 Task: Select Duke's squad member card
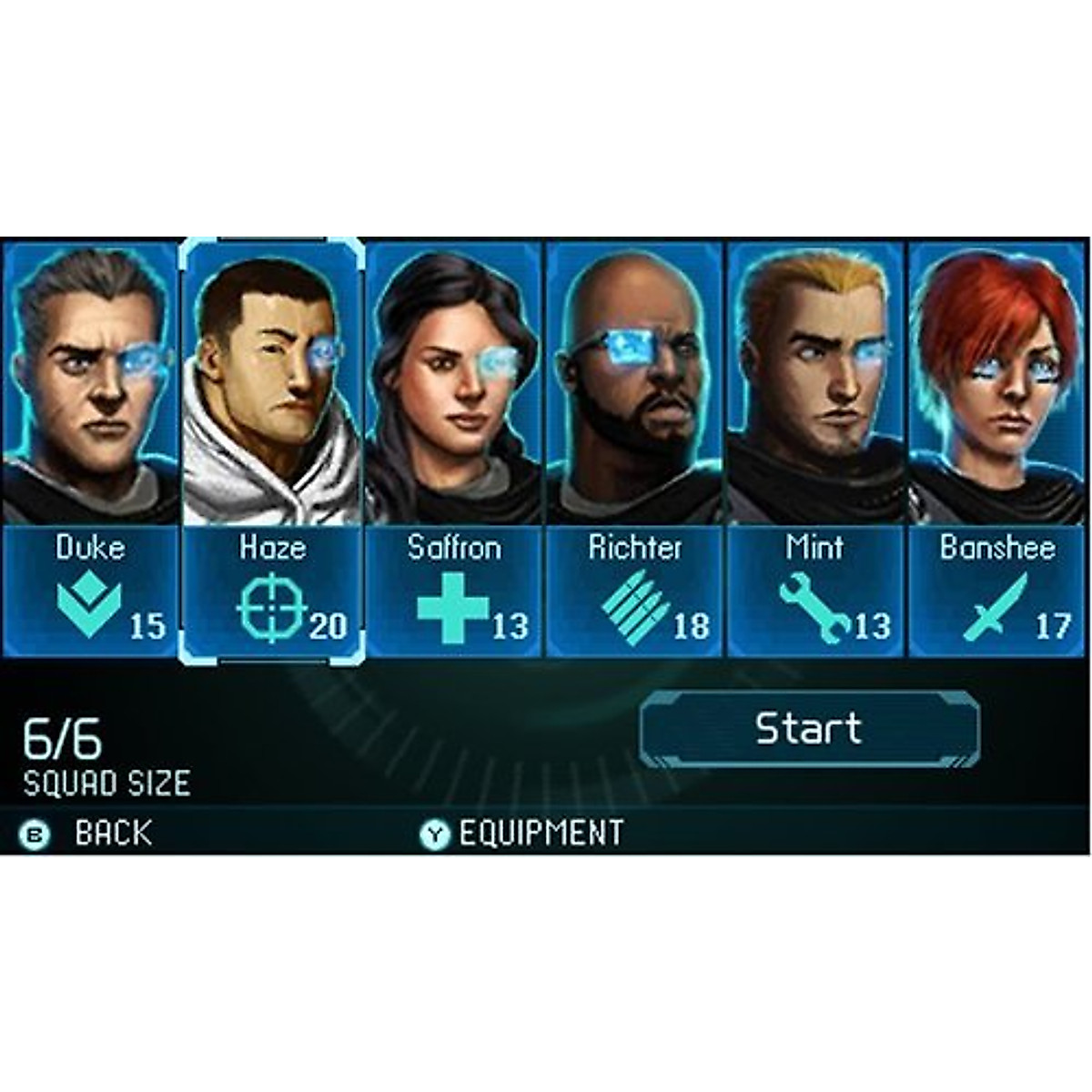click(x=89, y=448)
